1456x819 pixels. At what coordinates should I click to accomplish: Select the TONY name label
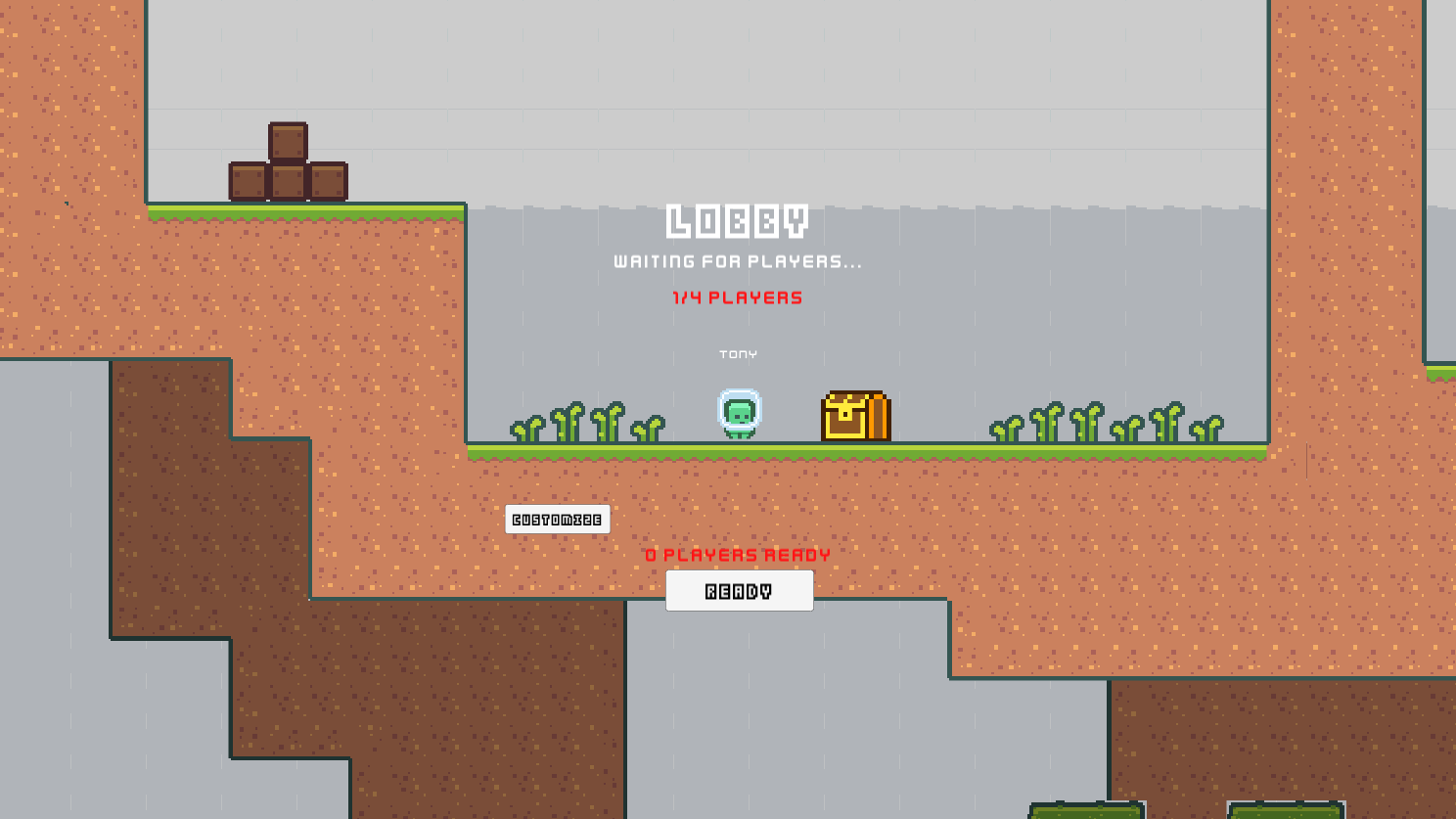738,354
